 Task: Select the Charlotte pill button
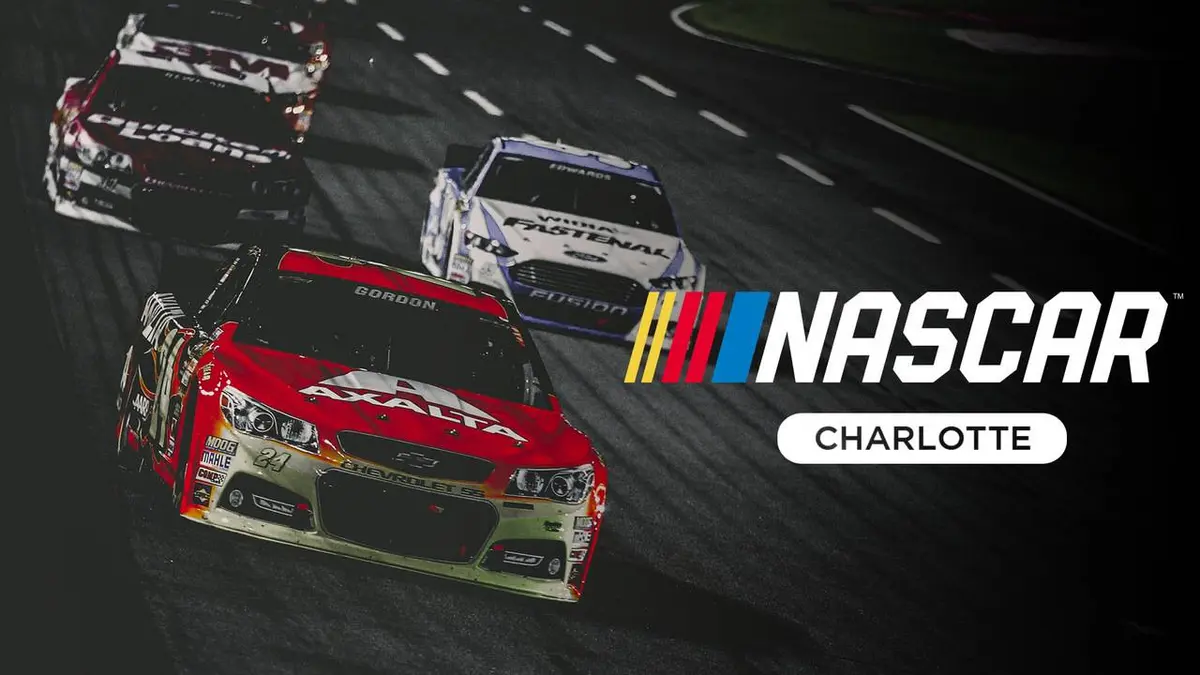coord(921,438)
